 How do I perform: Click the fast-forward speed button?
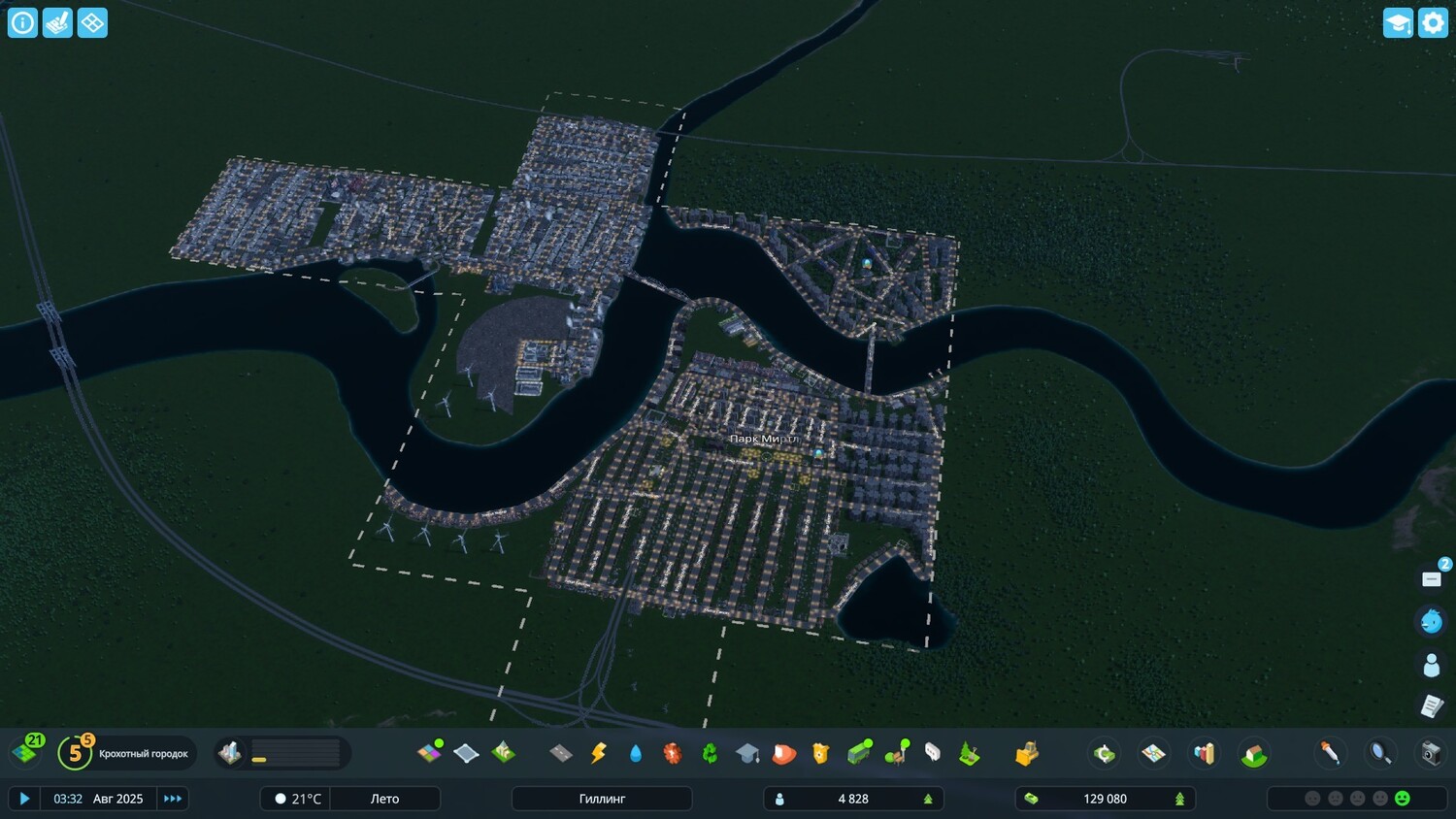click(x=173, y=798)
